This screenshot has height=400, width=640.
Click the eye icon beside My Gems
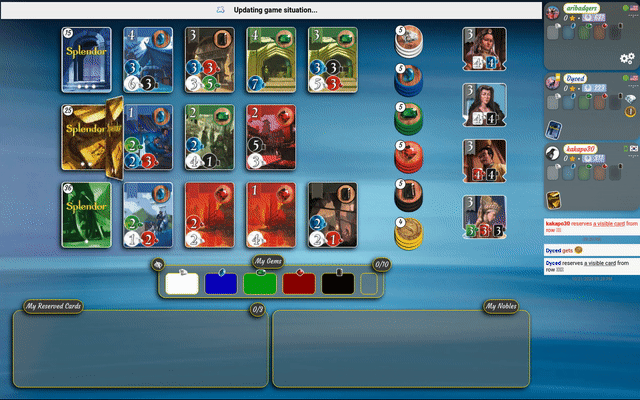(x=158, y=265)
